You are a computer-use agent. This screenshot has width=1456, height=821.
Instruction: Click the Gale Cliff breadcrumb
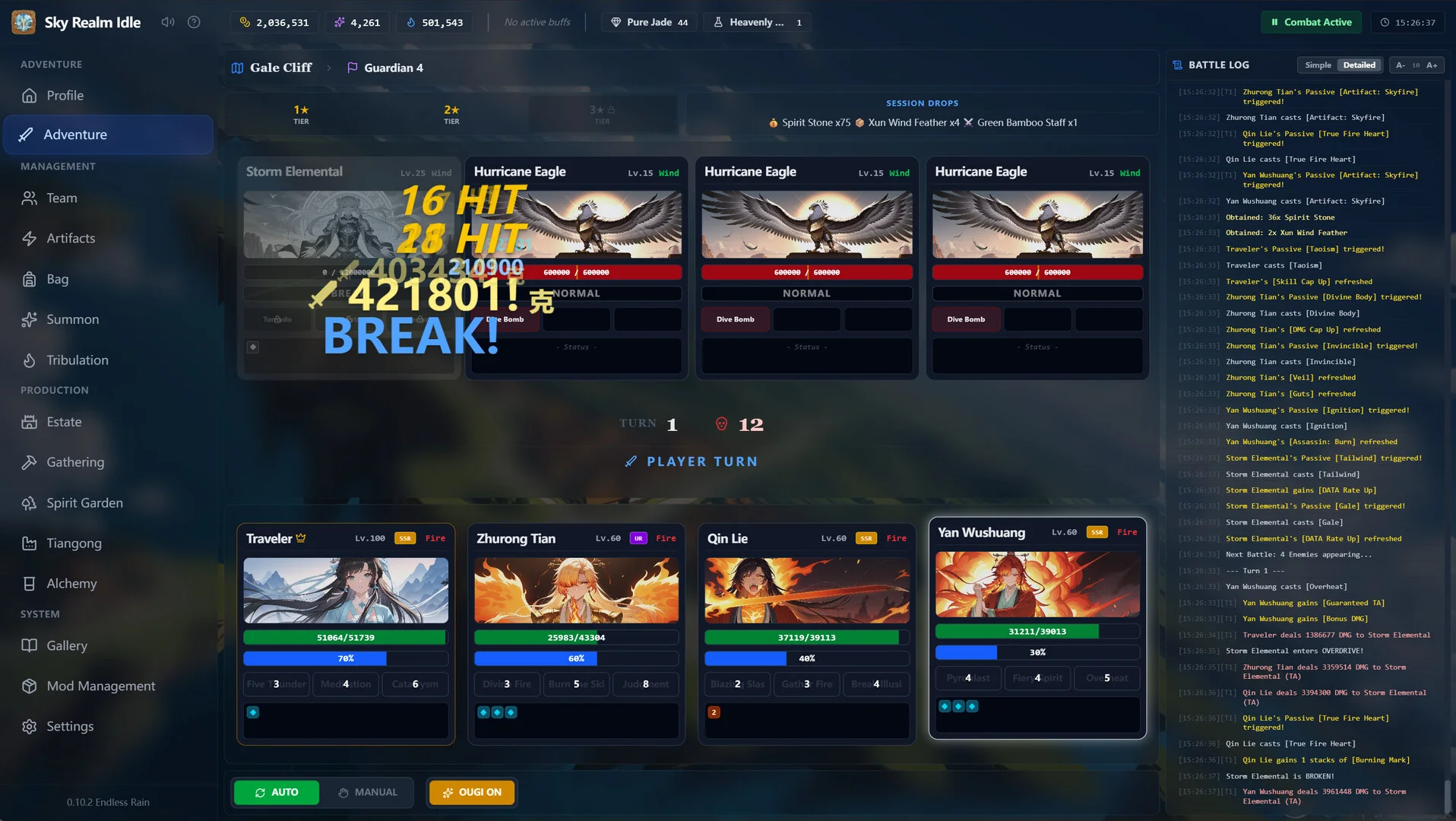tap(280, 68)
